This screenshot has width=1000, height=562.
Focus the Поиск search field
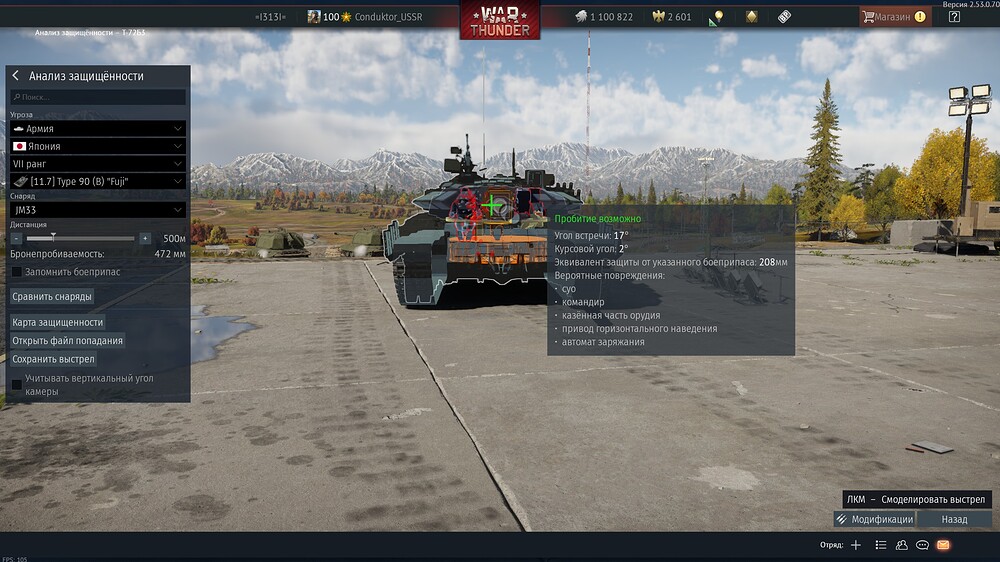click(x=98, y=97)
